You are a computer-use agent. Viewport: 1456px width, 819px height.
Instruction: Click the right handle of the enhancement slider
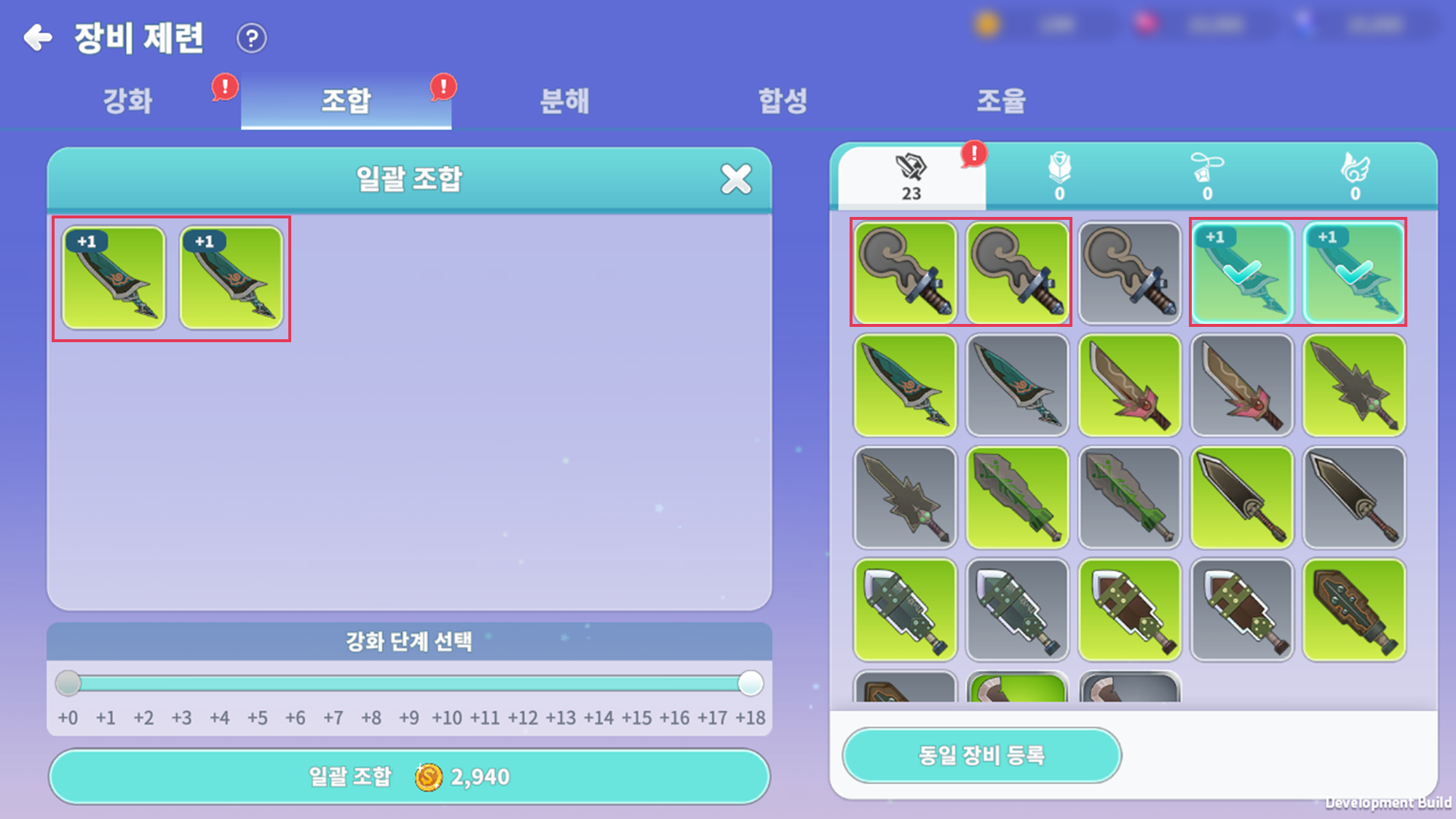[750, 684]
